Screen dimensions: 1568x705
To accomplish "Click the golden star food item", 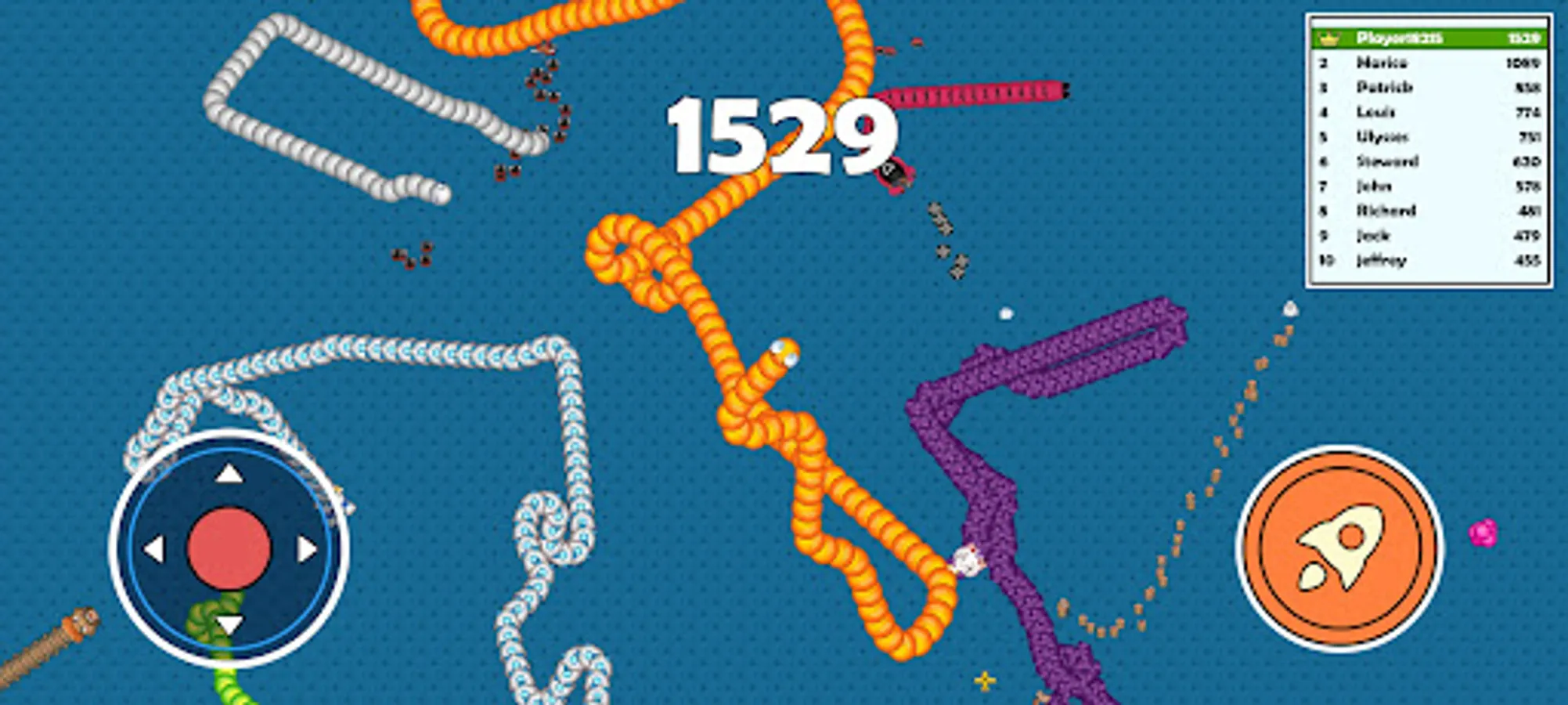I will [985, 680].
